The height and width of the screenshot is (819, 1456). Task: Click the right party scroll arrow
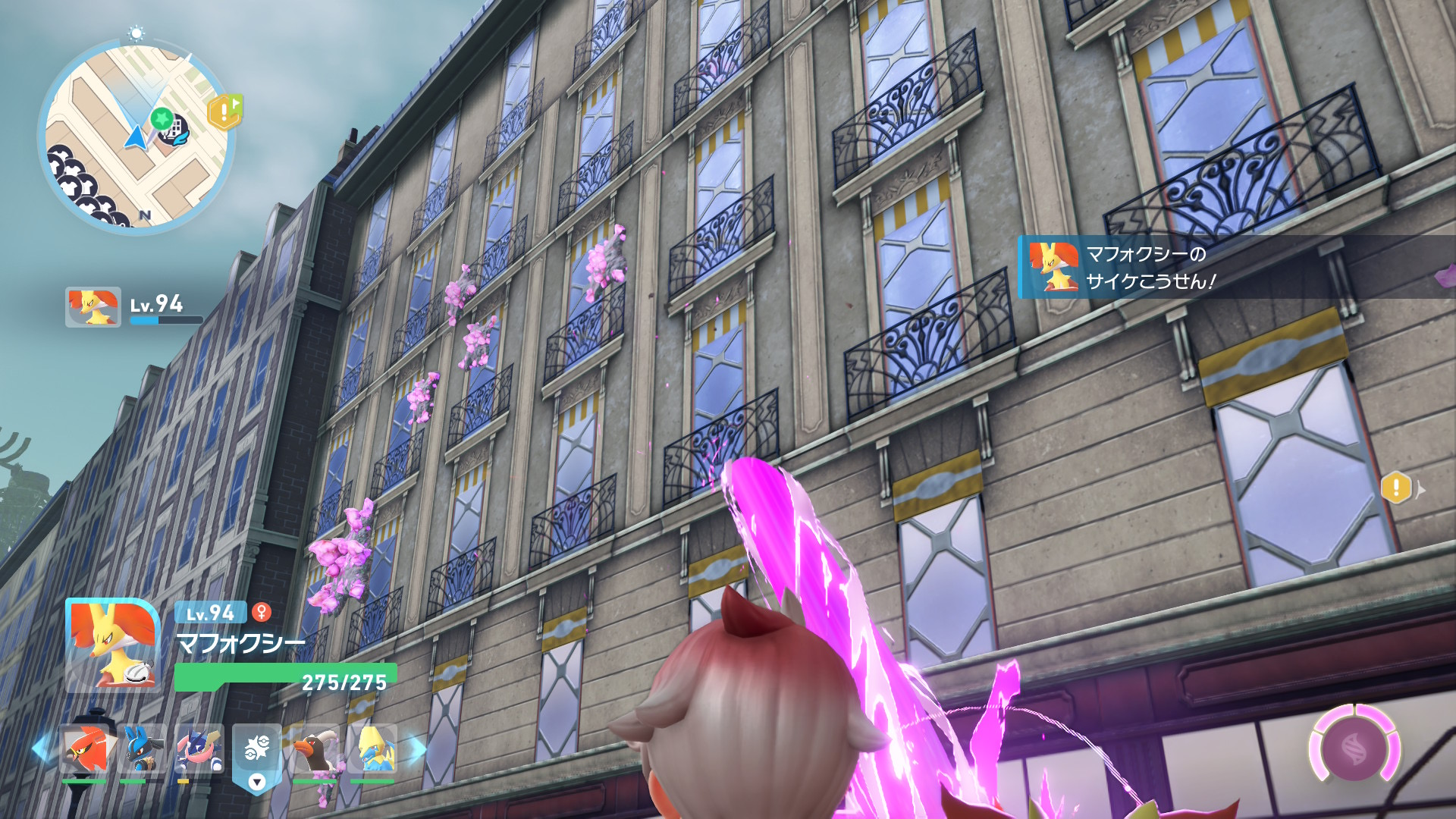pos(416,749)
